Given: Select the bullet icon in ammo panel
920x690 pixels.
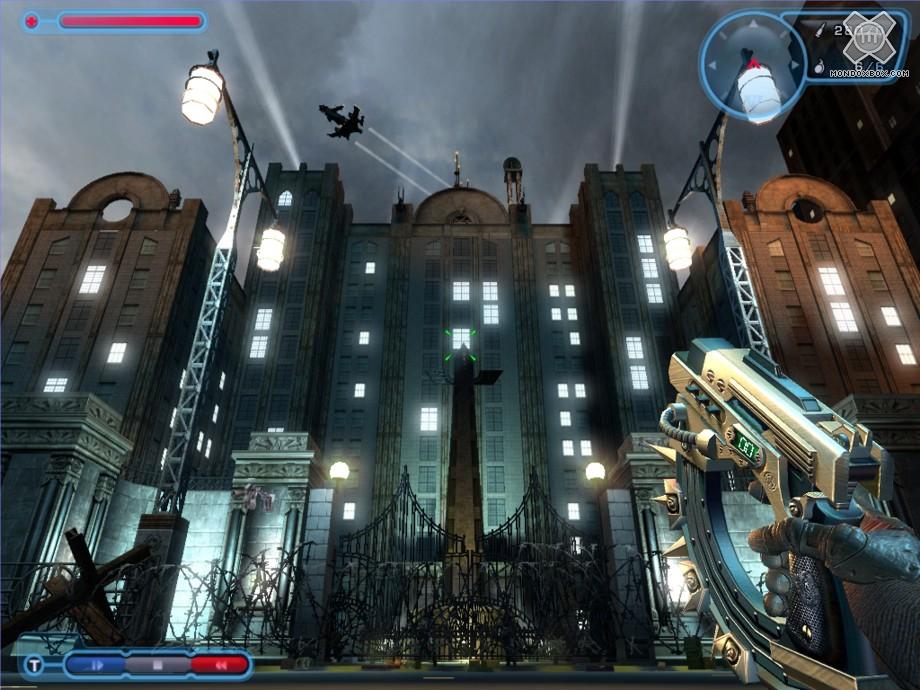Looking at the screenshot, I should (x=821, y=32).
